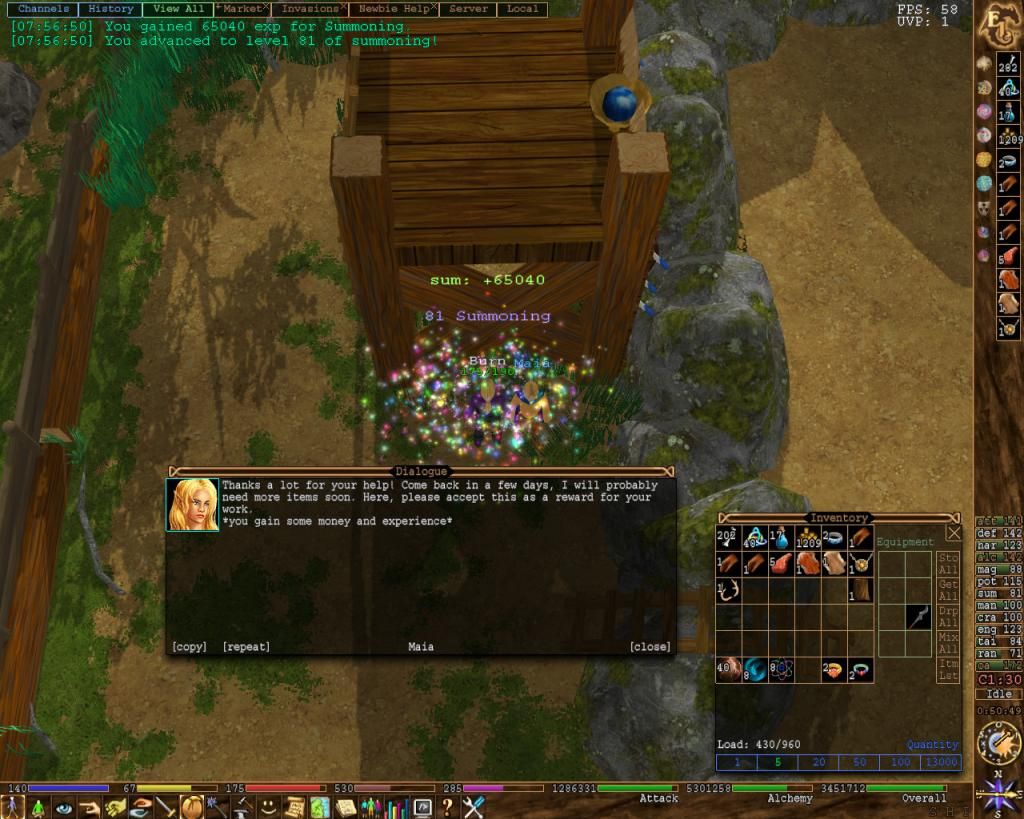Open options with the wrench and screwdriver icon
This screenshot has width=1024, height=819.
tap(473, 806)
